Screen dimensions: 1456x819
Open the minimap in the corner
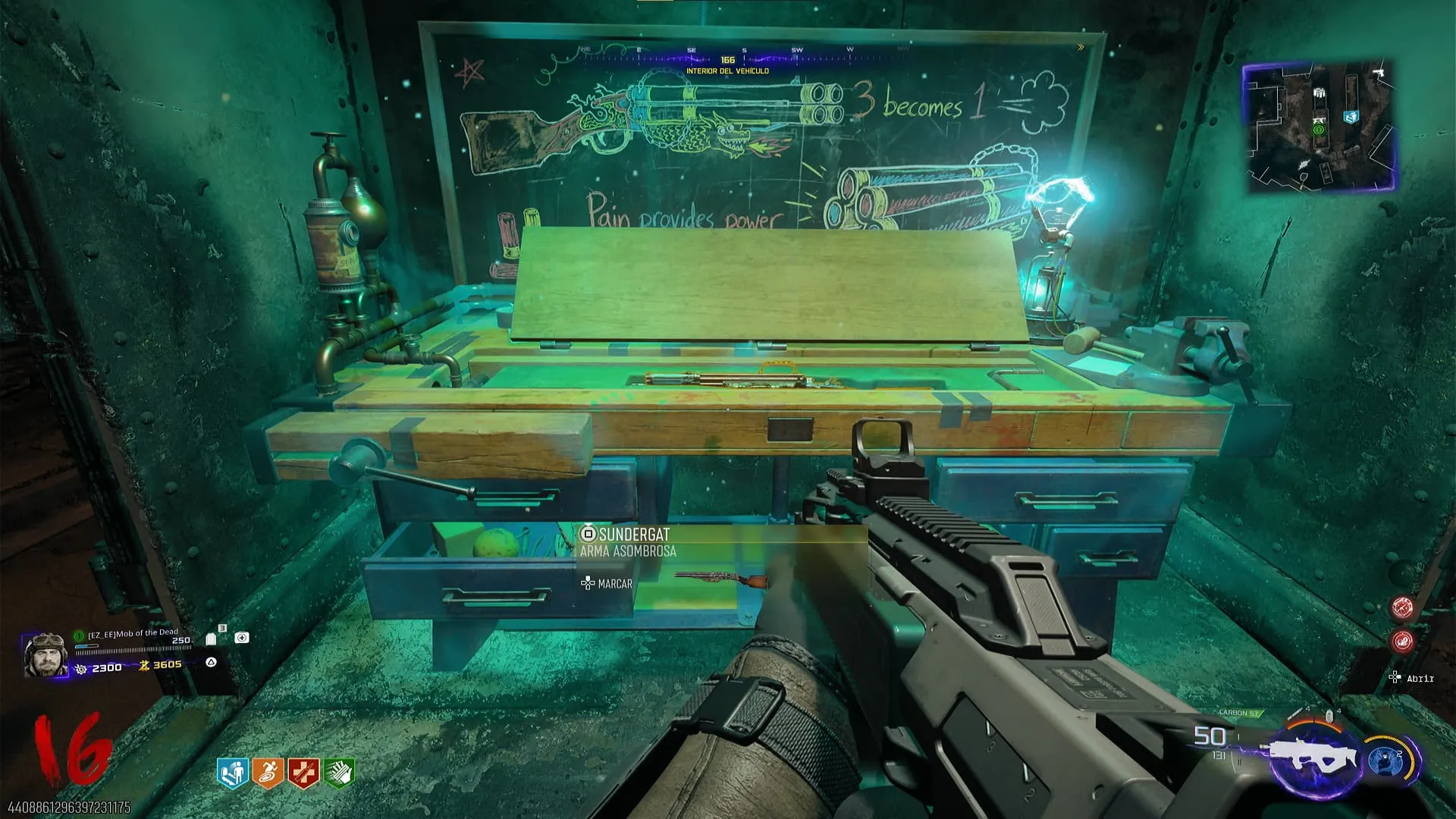(1319, 126)
